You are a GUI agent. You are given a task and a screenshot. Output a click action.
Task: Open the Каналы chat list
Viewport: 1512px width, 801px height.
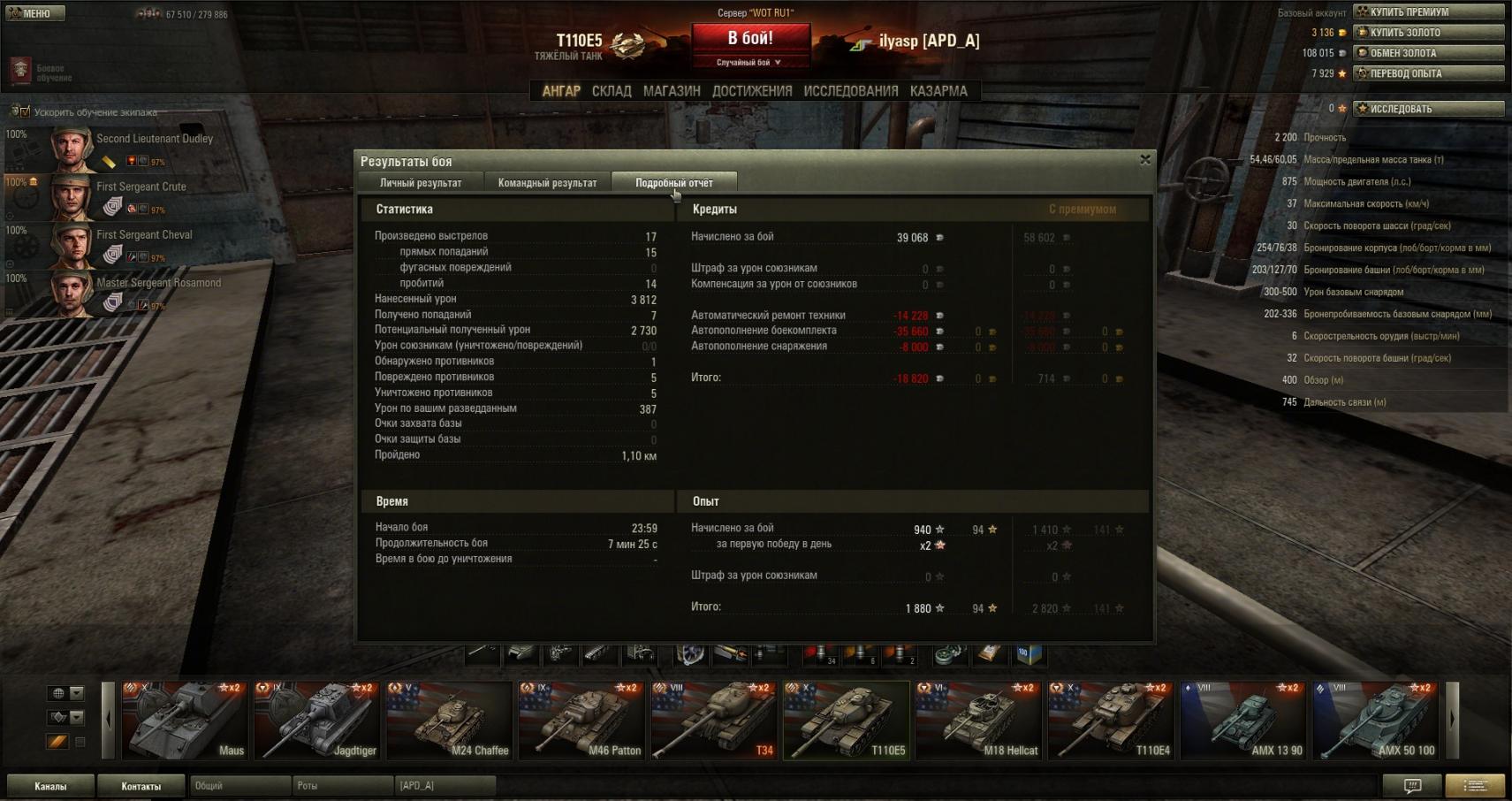click(50, 786)
